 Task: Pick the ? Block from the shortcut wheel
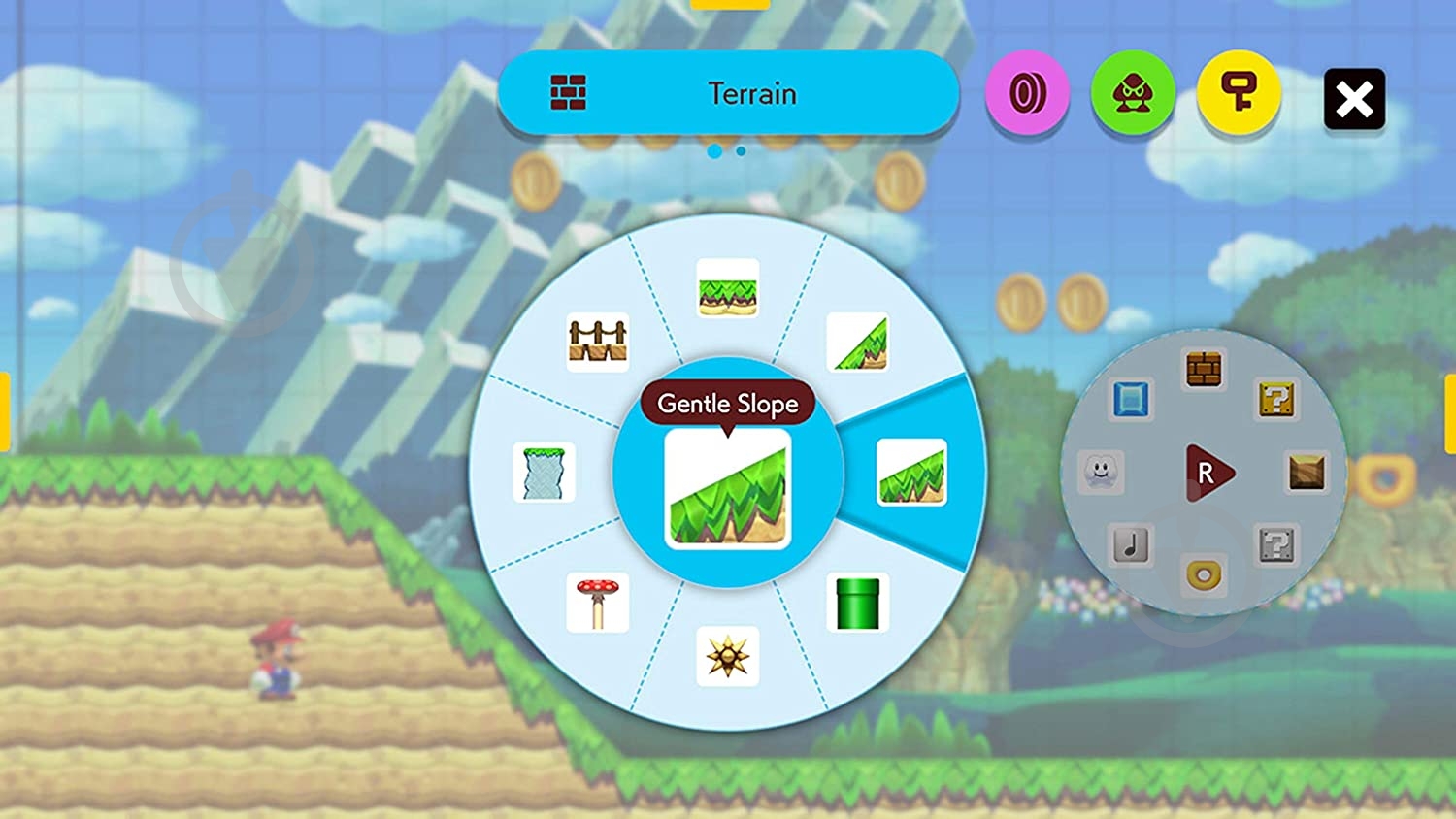coord(1279,401)
